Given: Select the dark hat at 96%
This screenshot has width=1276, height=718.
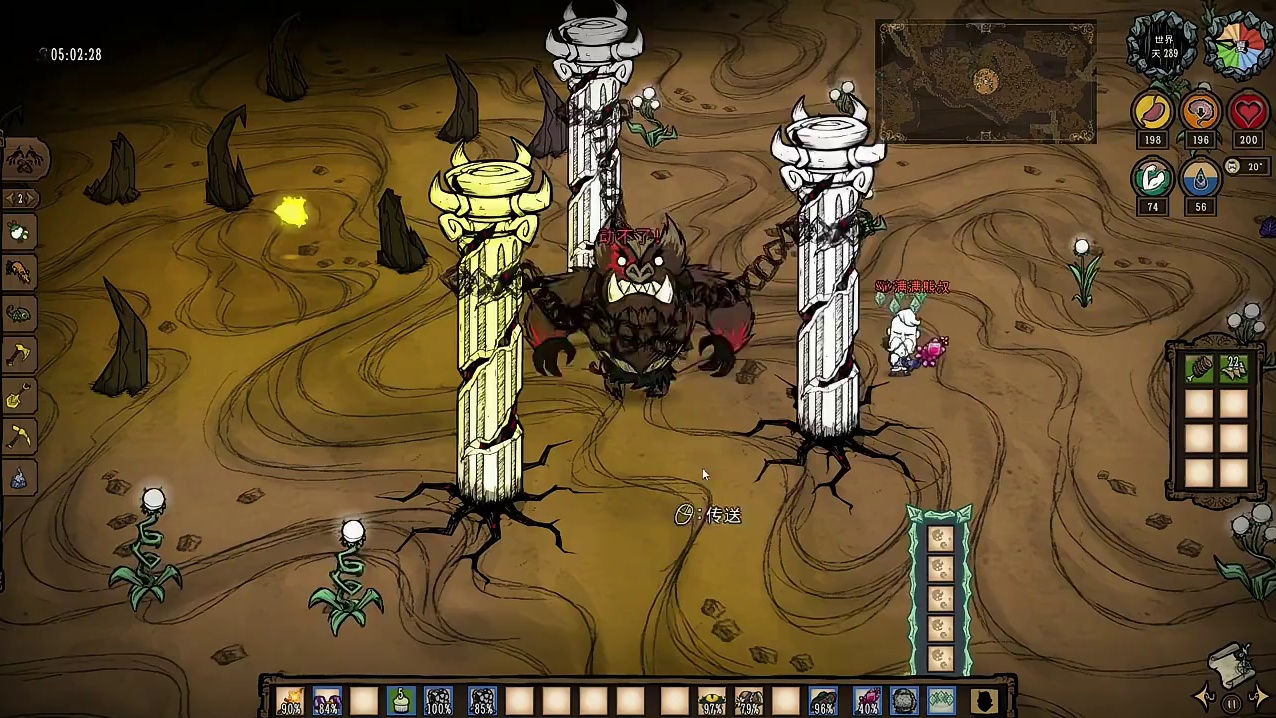Looking at the screenshot, I should [823, 700].
